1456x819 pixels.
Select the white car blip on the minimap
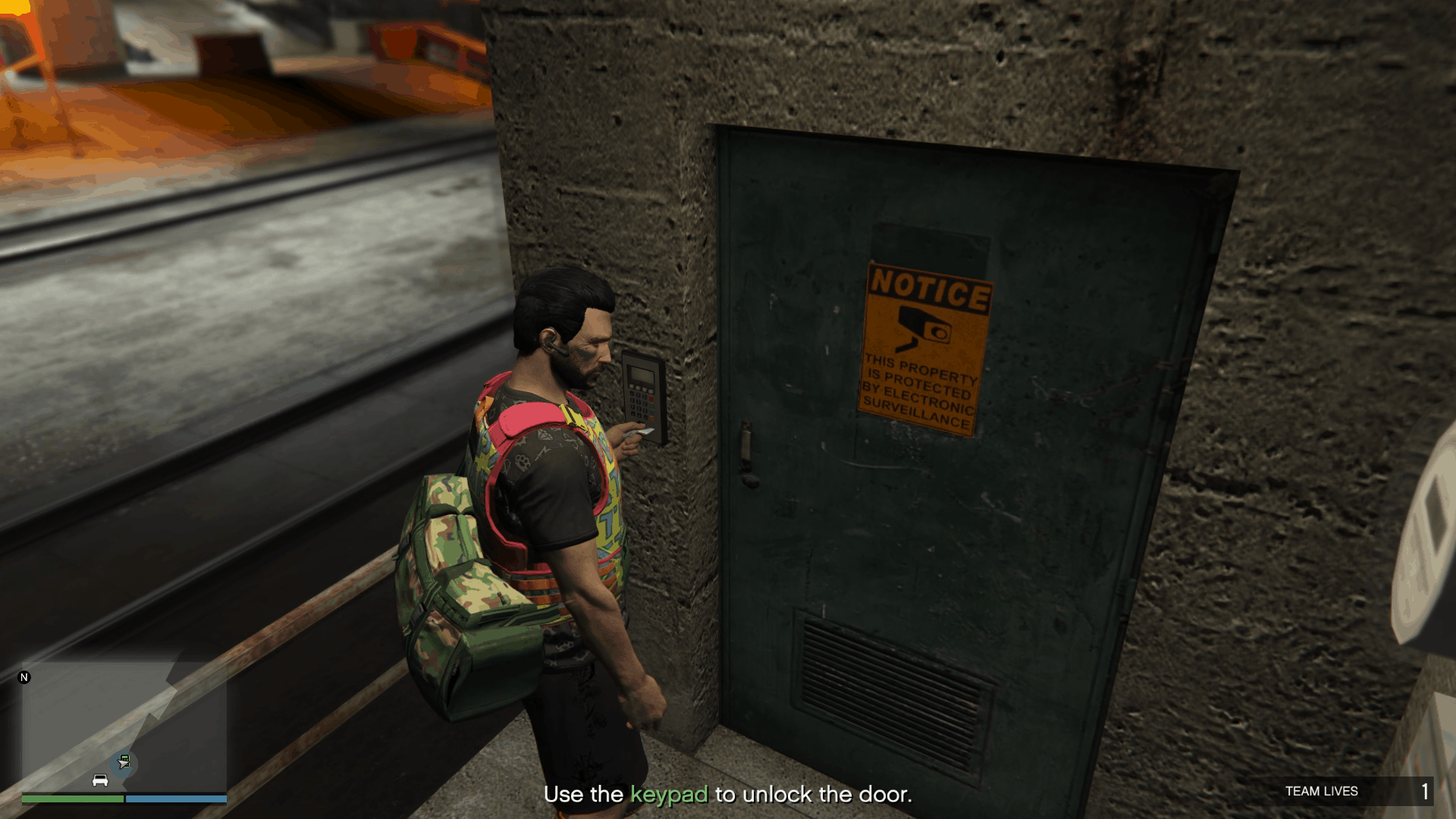tap(100, 780)
